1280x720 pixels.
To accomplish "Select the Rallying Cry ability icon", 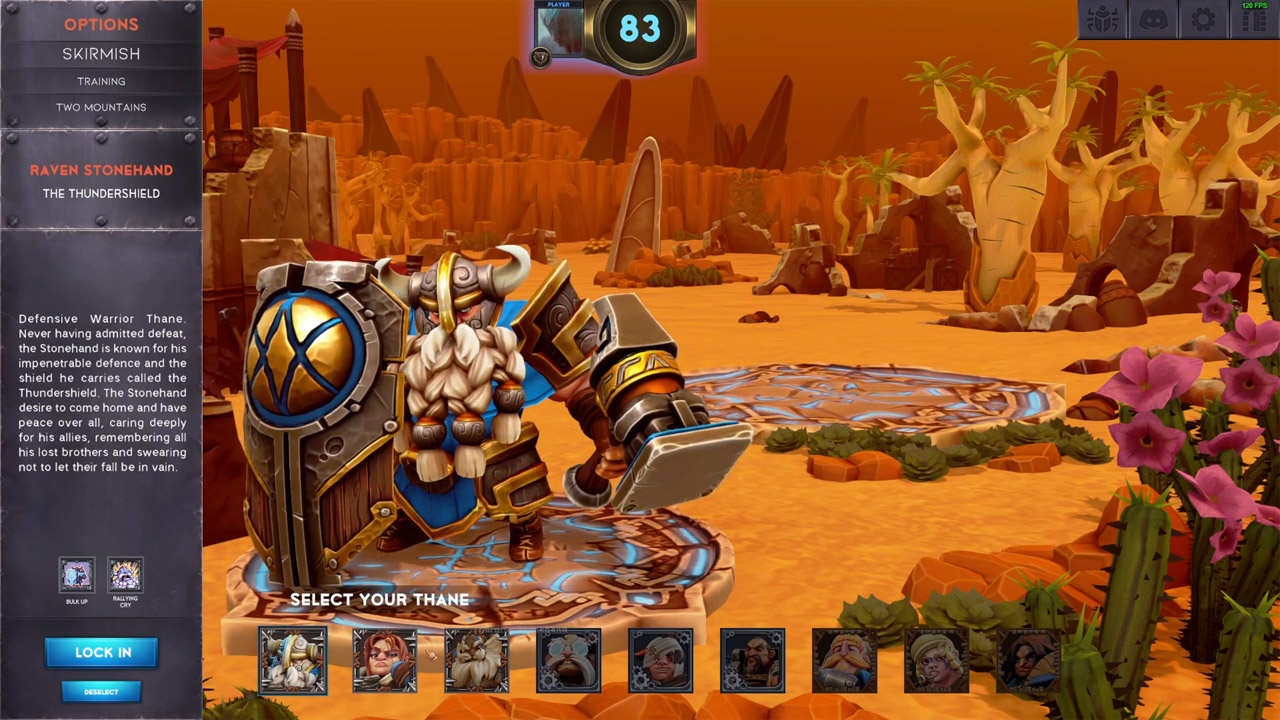I will pyautogui.click(x=125, y=575).
